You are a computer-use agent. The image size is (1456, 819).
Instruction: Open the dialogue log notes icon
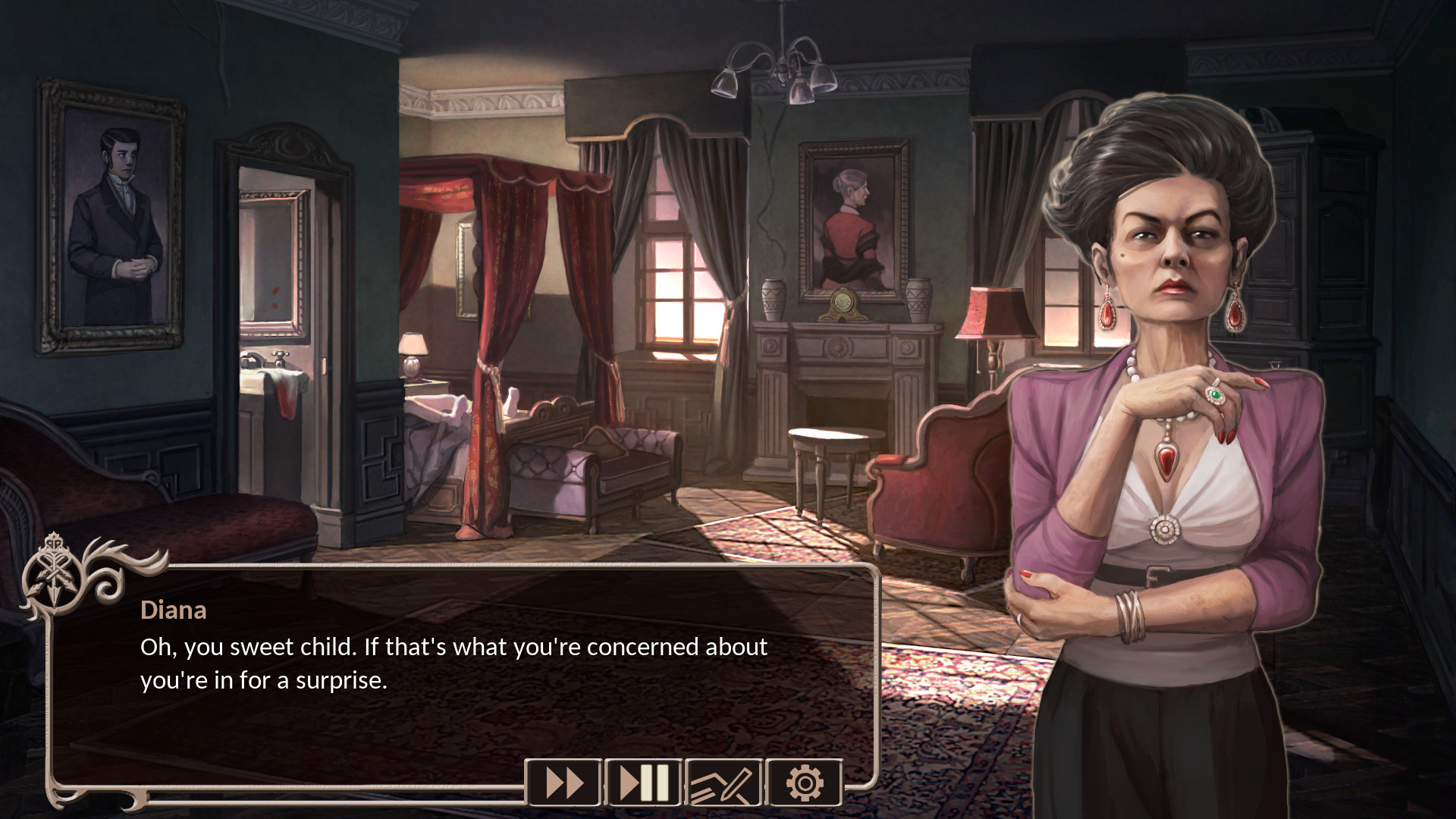[723, 783]
